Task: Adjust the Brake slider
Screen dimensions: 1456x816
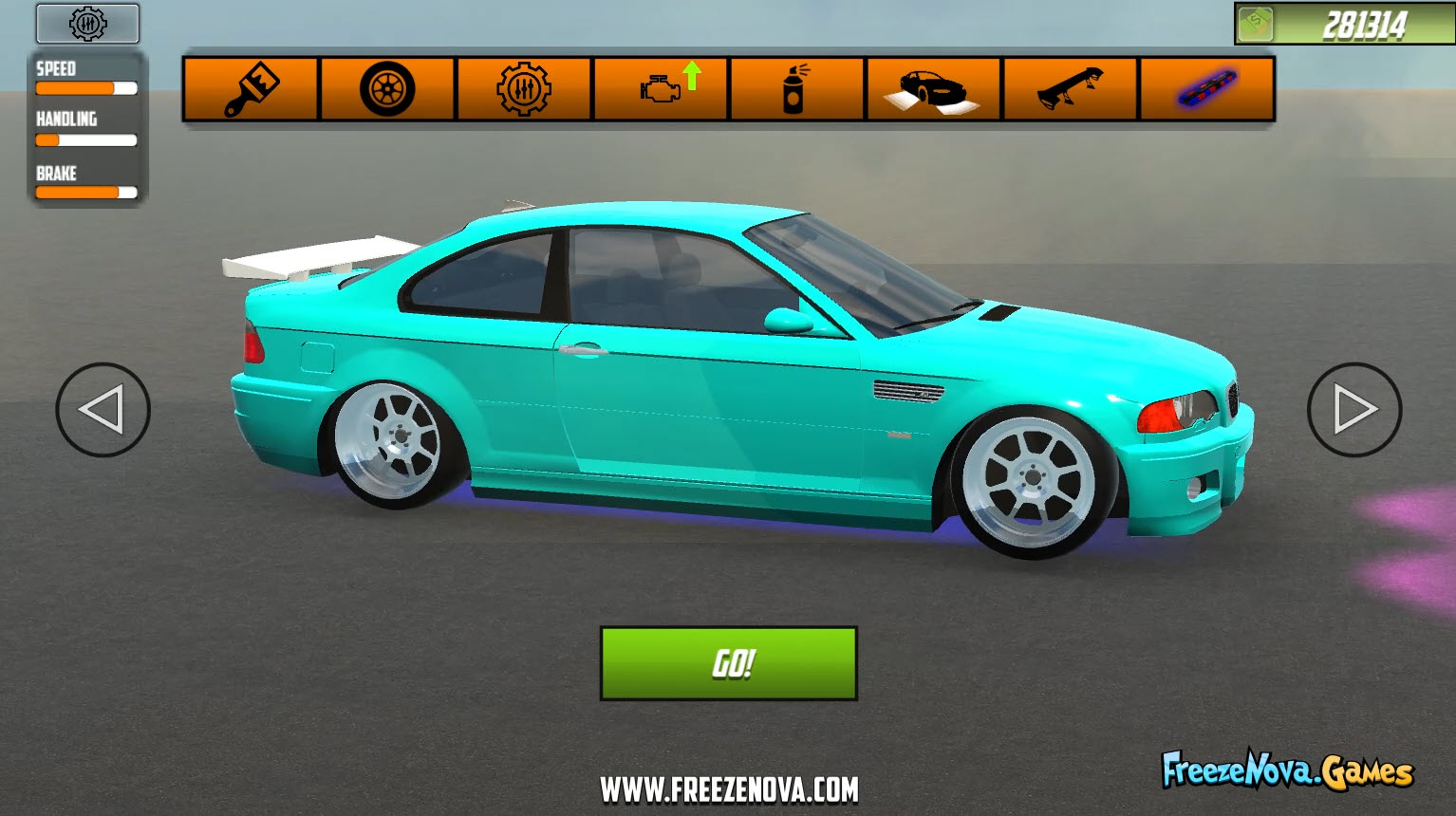Action: click(85, 192)
